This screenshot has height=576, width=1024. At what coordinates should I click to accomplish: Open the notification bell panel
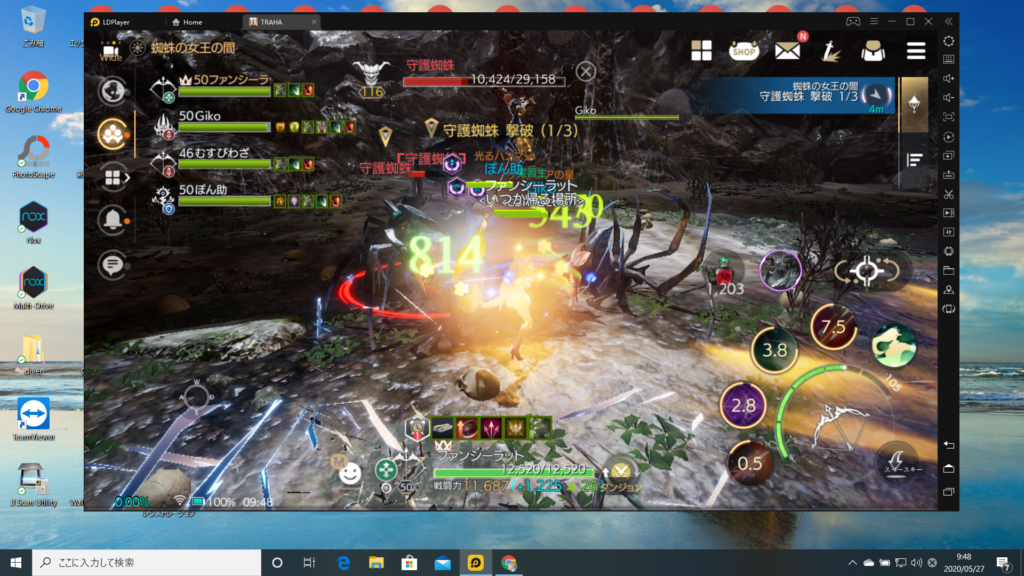[112, 219]
